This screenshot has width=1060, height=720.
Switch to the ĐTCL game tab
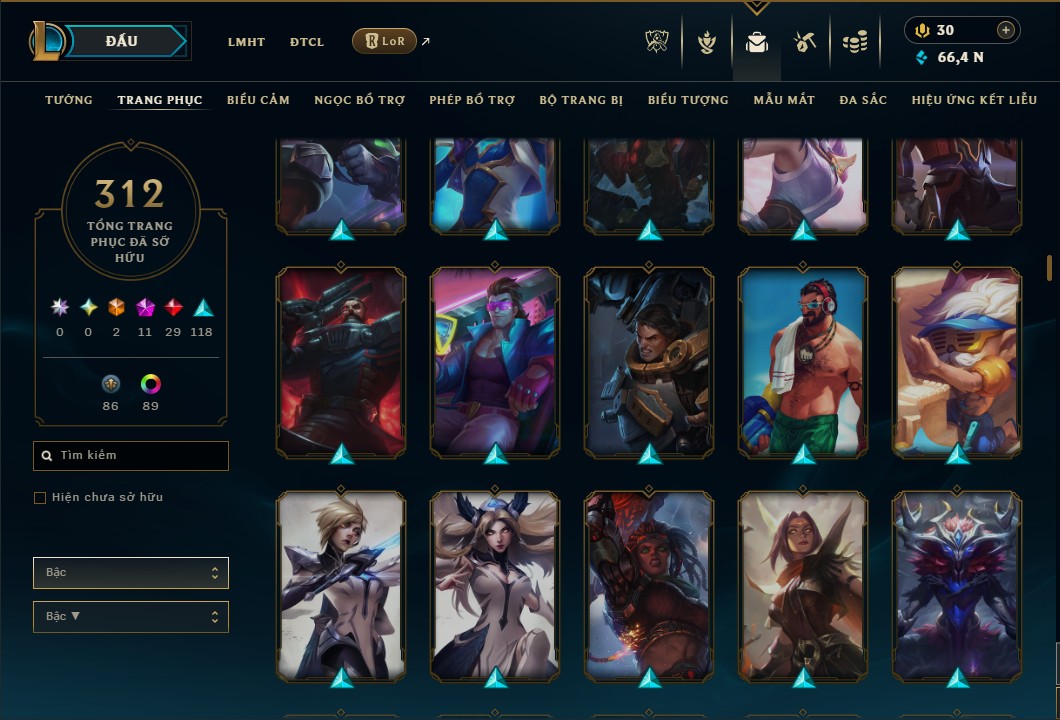pyautogui.click(x=307, y=42)
